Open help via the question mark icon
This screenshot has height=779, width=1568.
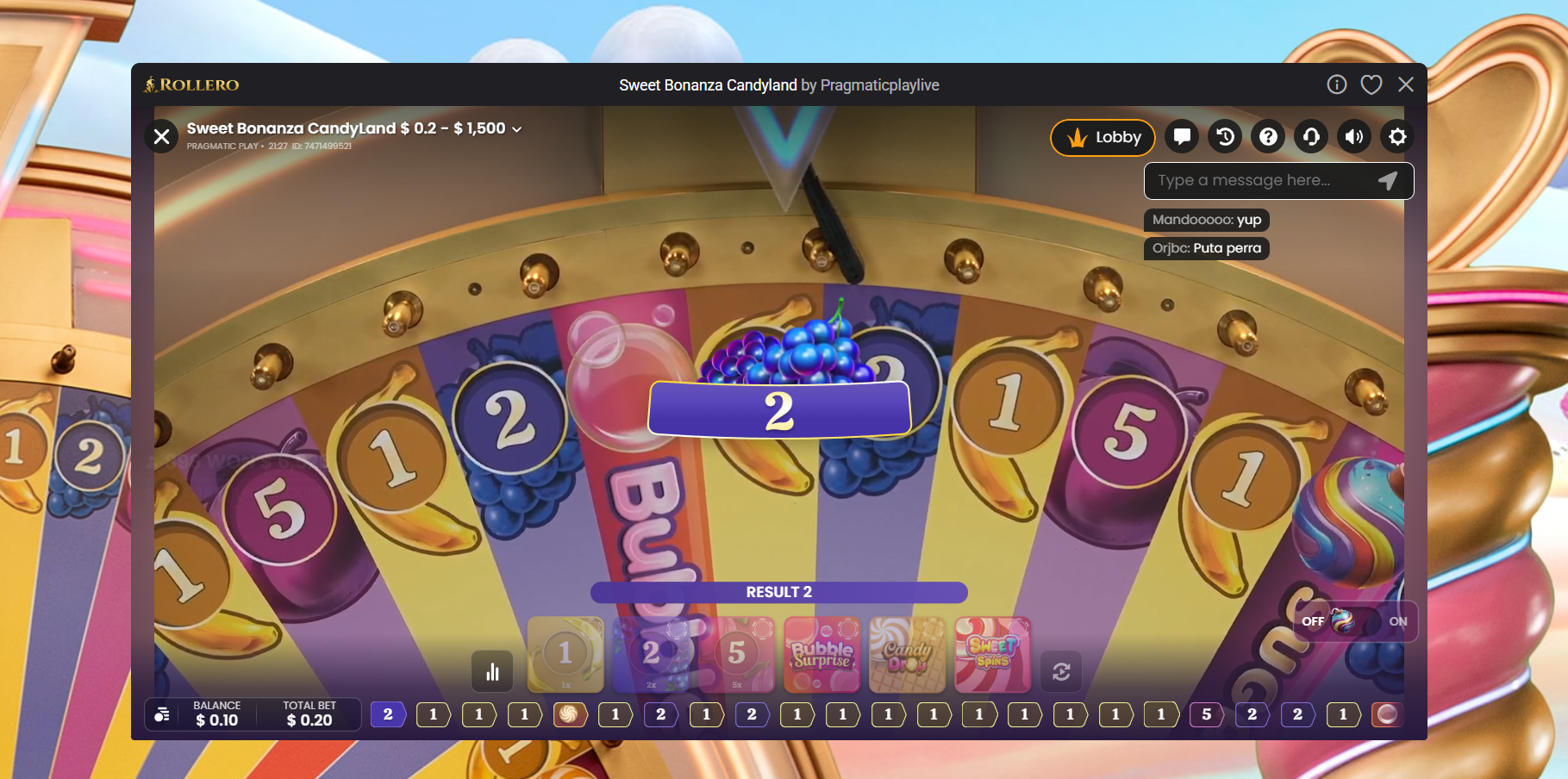[x=1267, y=136]
